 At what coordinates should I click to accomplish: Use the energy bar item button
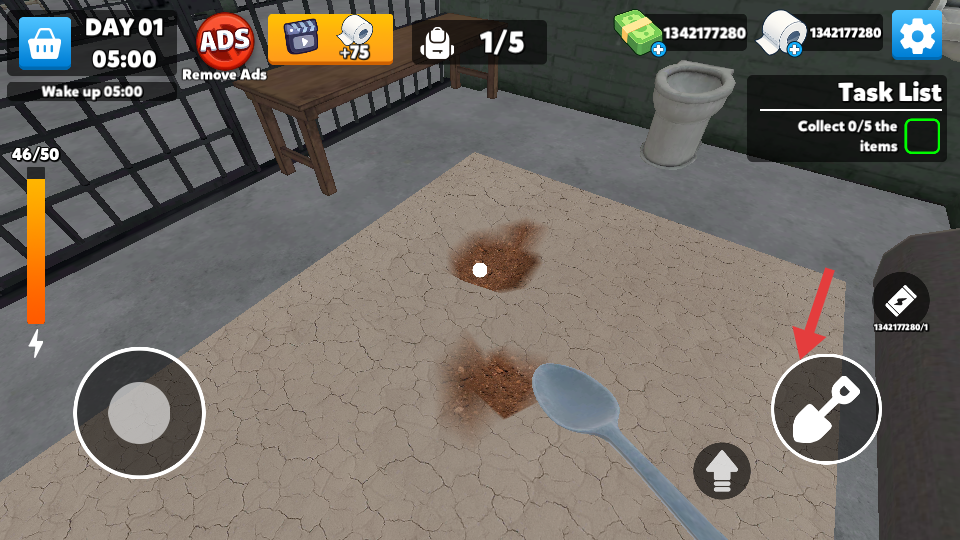900,299
